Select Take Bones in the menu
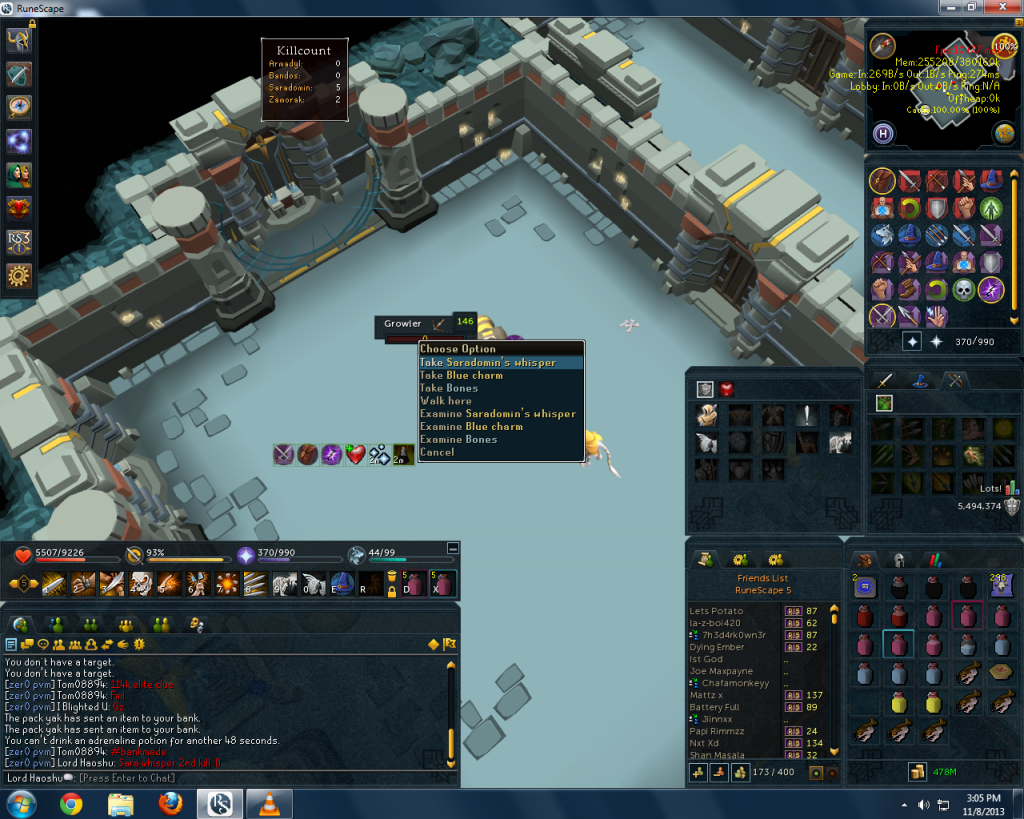Viewport: 1024px width, 819px height. (x=448, y=389)
